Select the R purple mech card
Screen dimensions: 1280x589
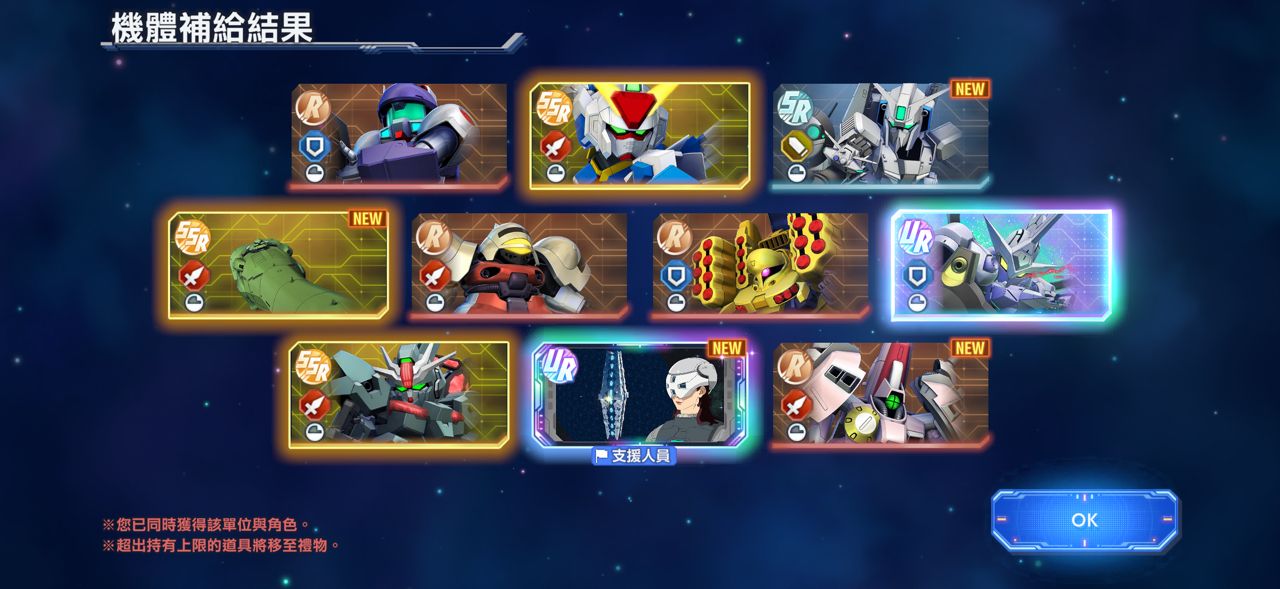[399, 135]
